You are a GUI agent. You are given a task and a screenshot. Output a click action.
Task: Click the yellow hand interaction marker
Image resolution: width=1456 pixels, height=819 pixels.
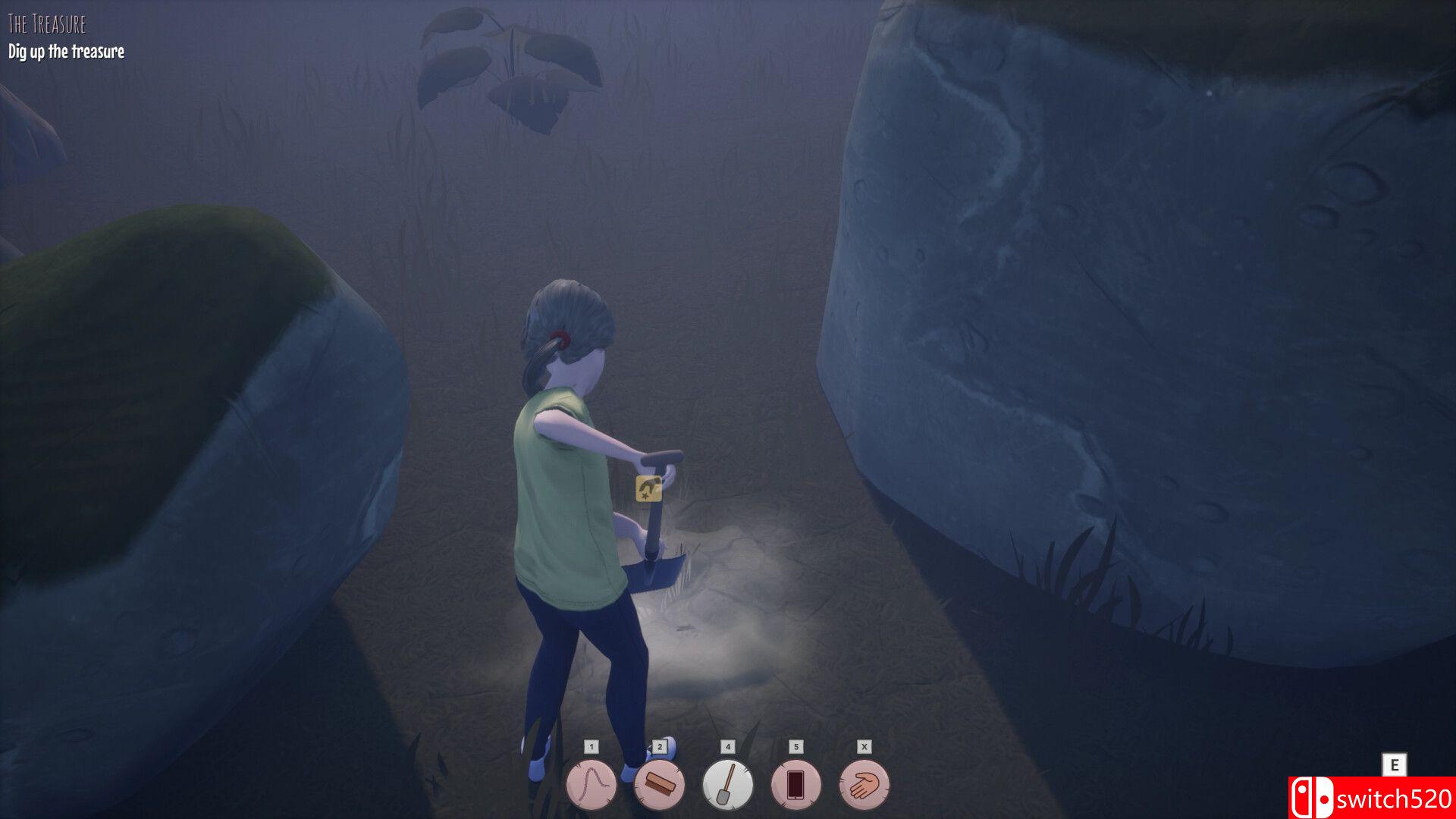point(648,488)
